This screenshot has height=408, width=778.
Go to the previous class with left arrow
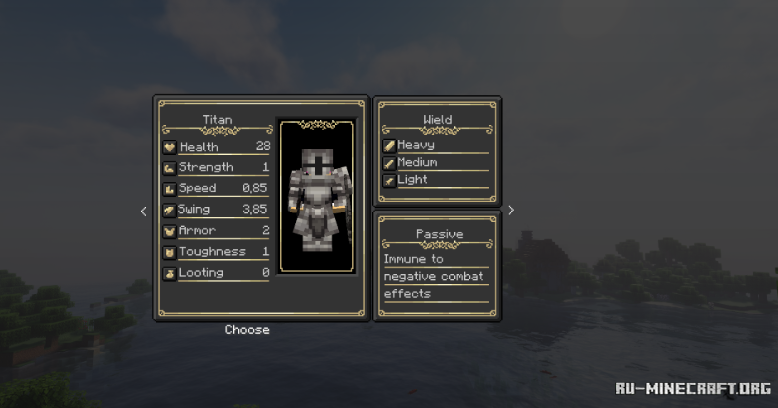click(143, 211)
